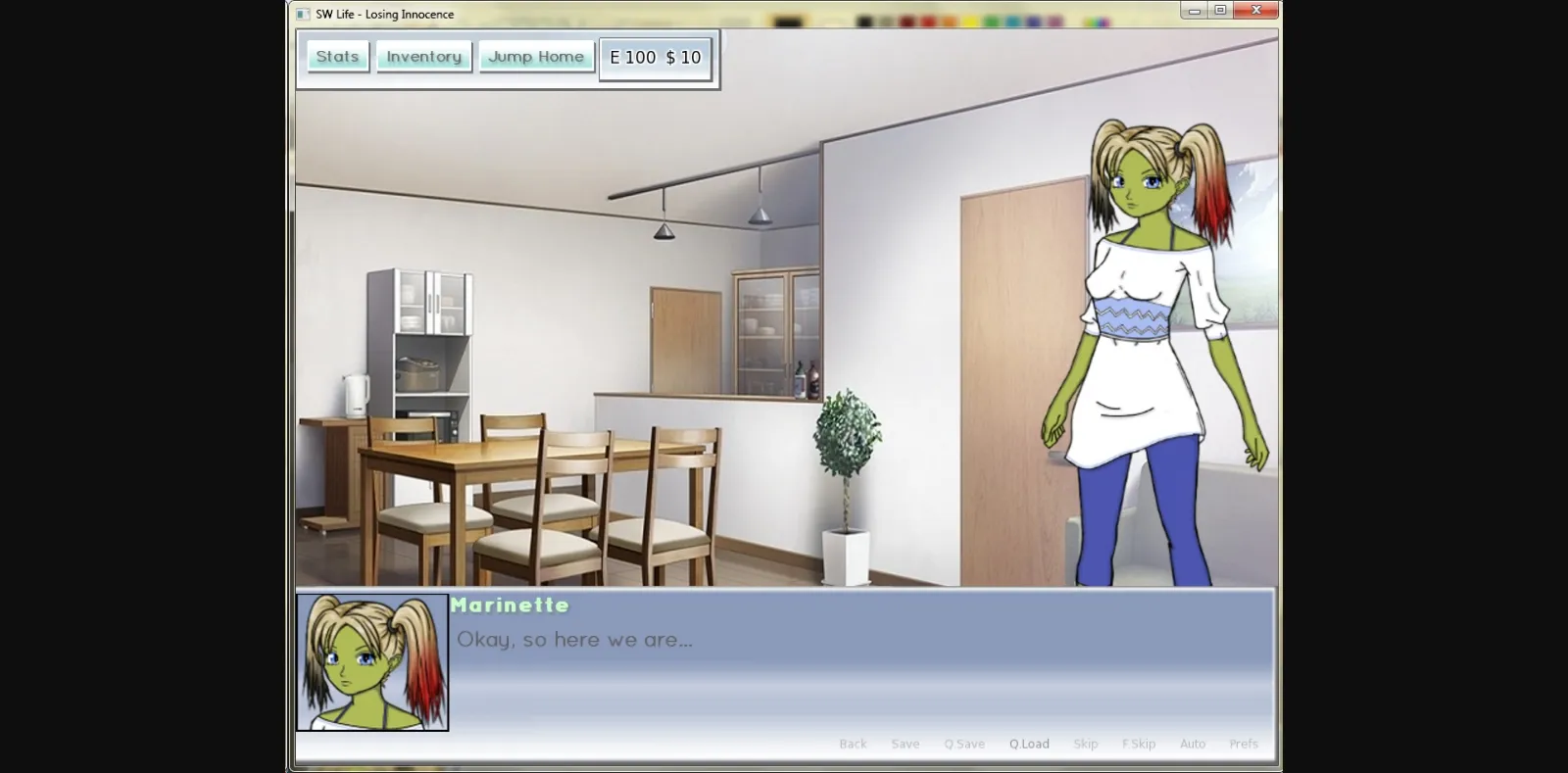Click the Marinette name label
1568x773 pixels.
[x=510, y=605]
